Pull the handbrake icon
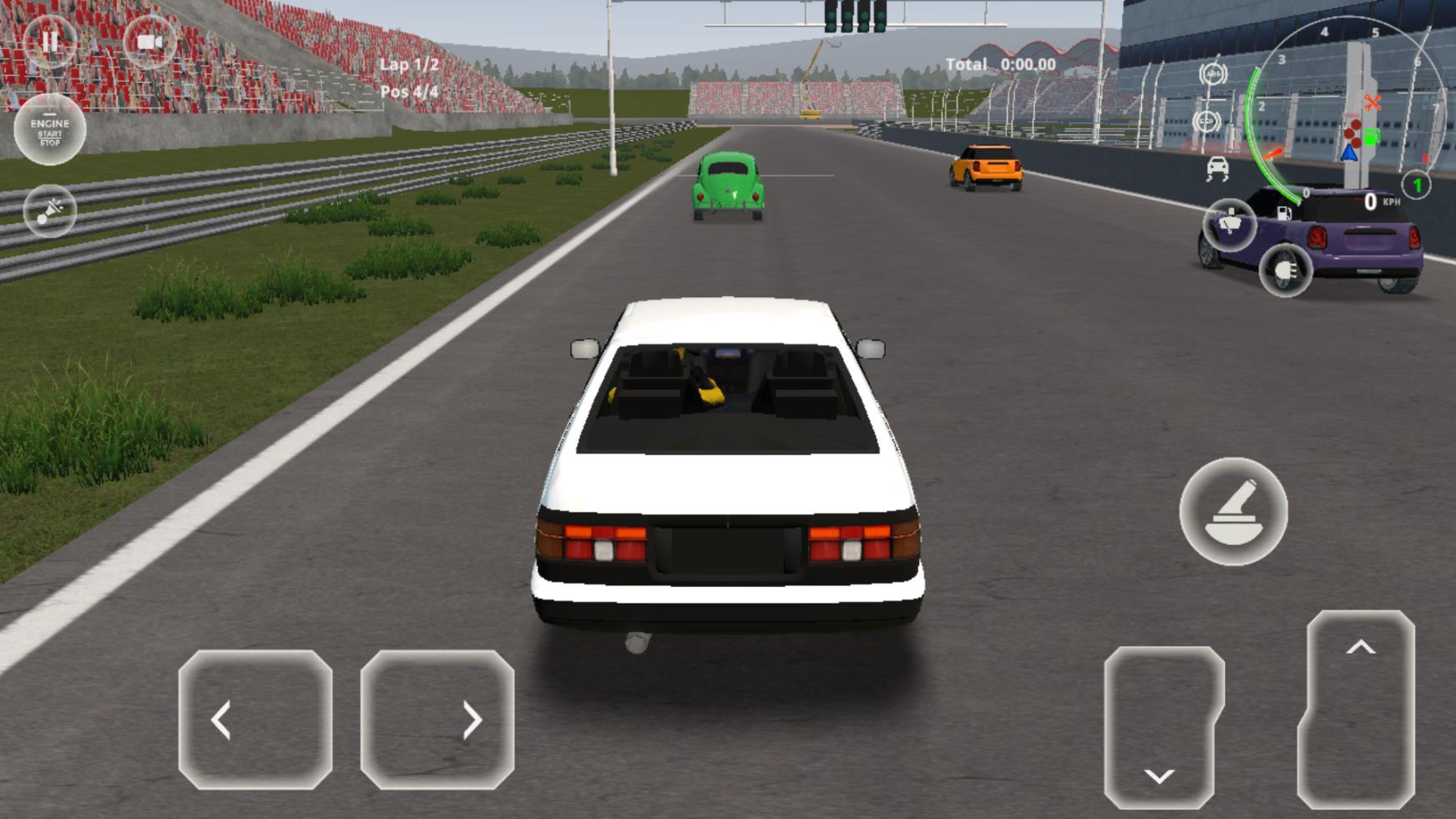 click(x=1234, y=513)
